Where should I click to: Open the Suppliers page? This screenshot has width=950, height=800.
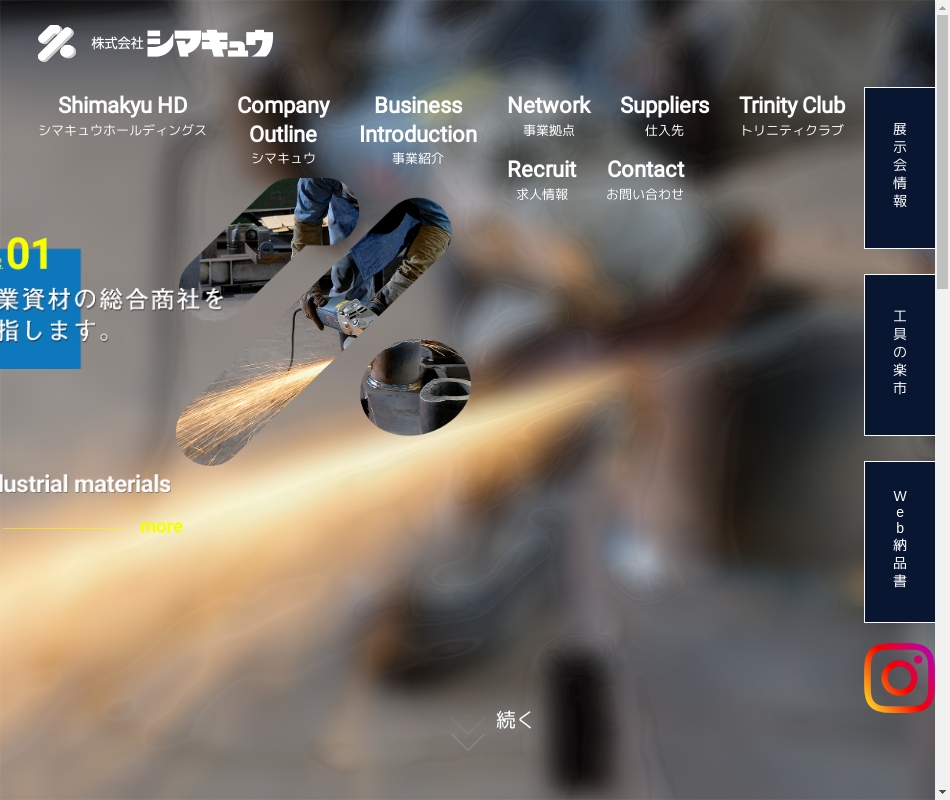click(664, 115)
